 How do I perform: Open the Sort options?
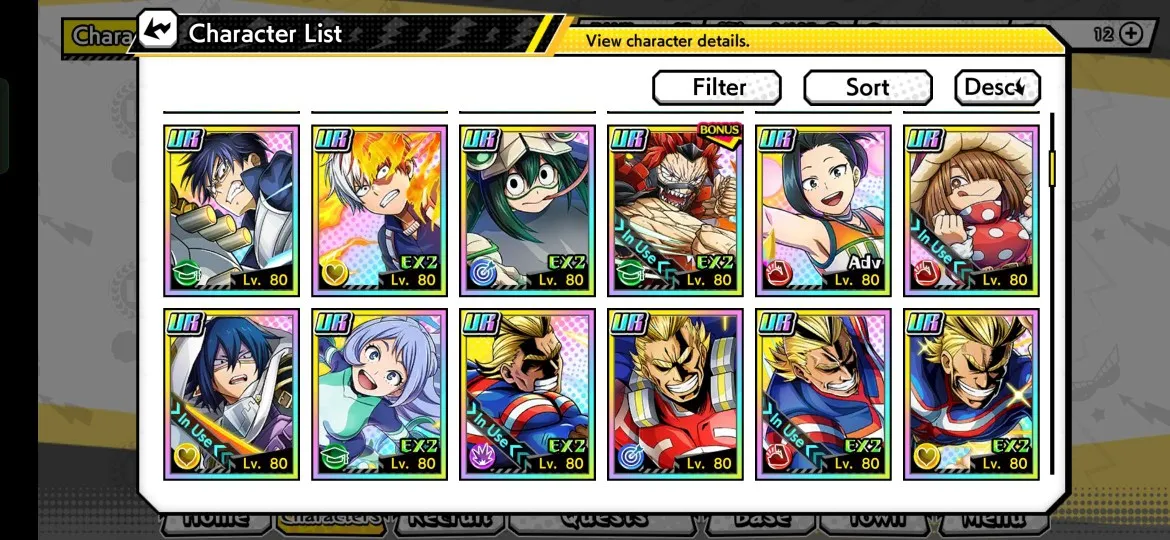867,88
